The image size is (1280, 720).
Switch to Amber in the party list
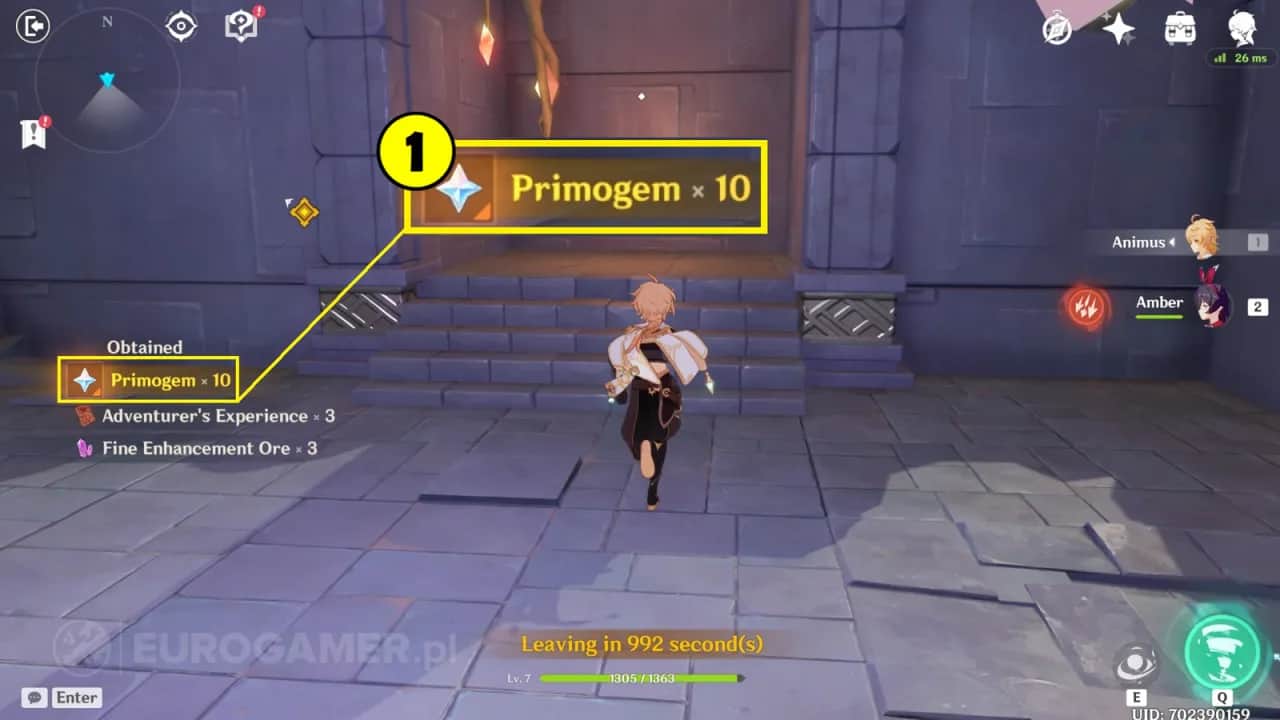point(1216,306)
